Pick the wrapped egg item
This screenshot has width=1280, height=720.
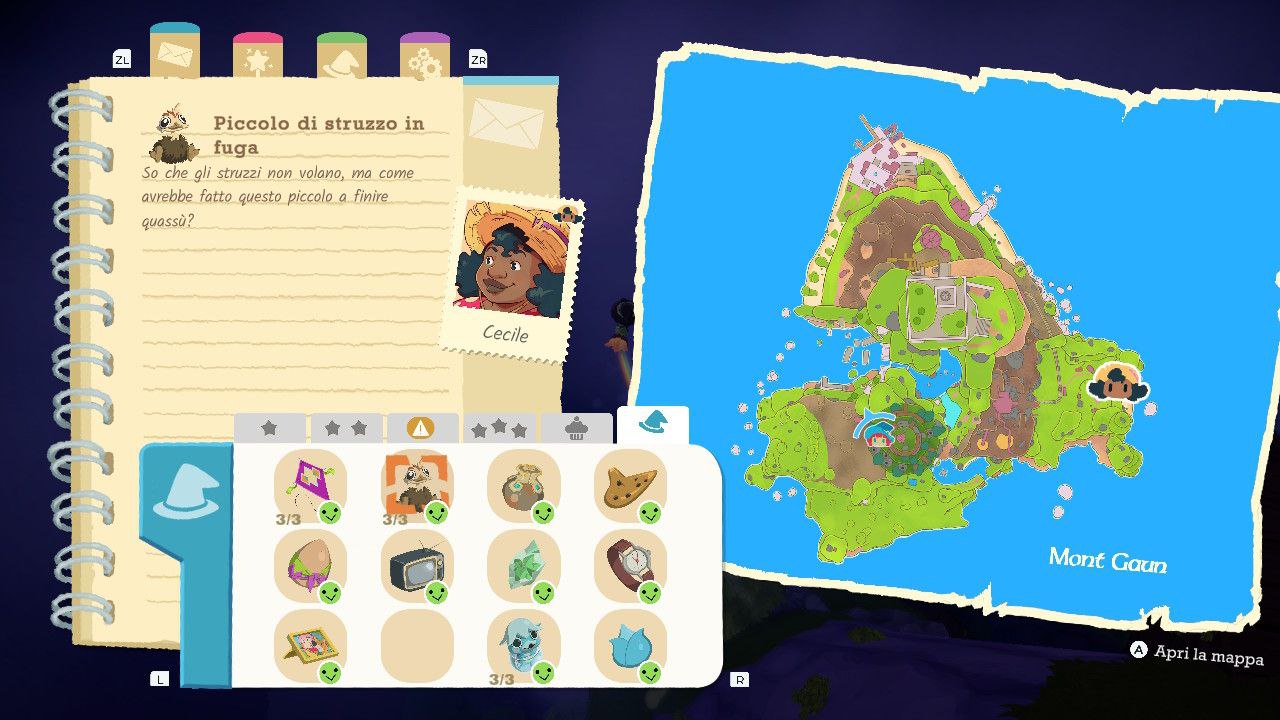(x=310, y=566)
